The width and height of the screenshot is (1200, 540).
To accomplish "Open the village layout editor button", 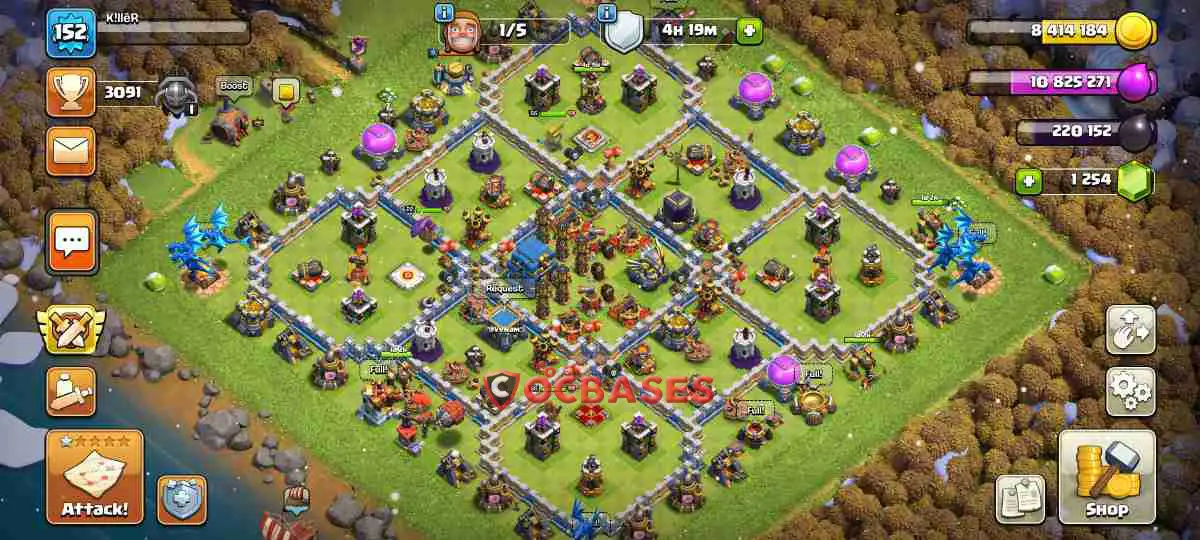I will pyautogui.click(x=1130, y=330).
